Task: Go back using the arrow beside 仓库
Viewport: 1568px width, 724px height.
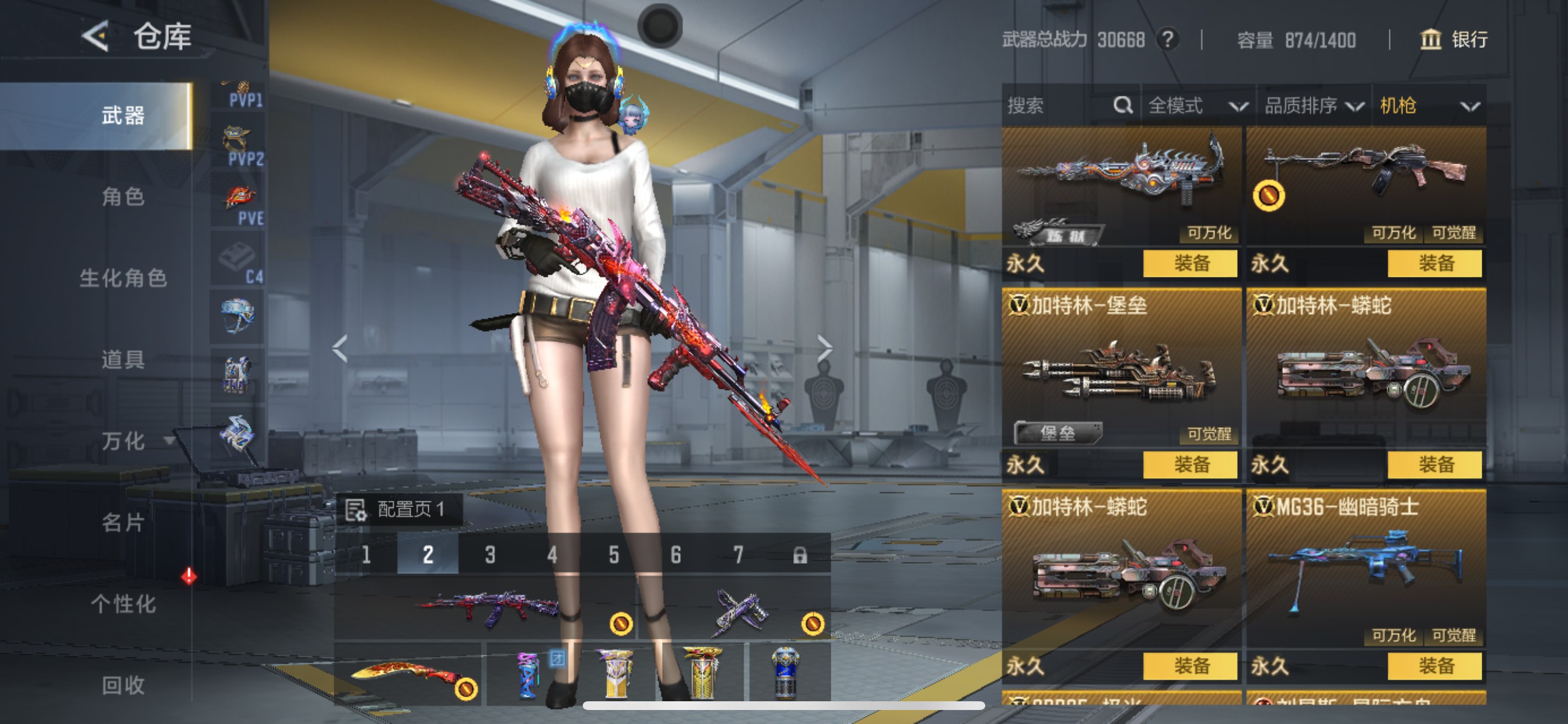Action: coord(96,37)
